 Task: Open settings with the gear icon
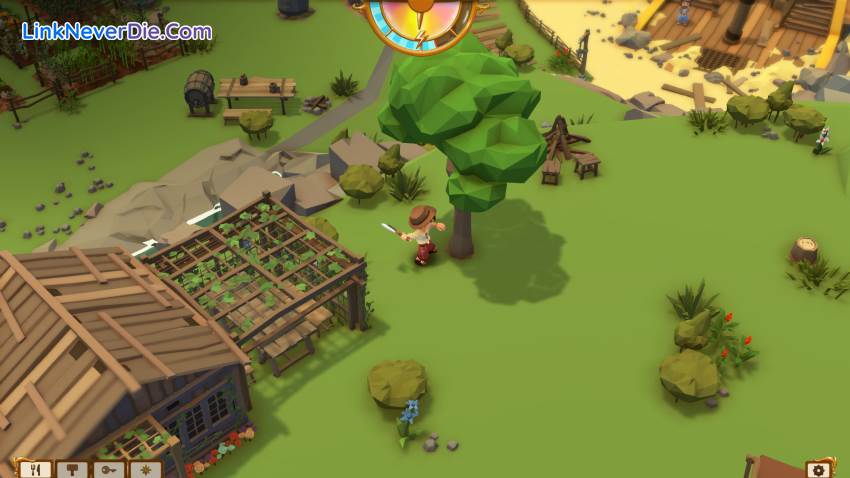(819, 469)
